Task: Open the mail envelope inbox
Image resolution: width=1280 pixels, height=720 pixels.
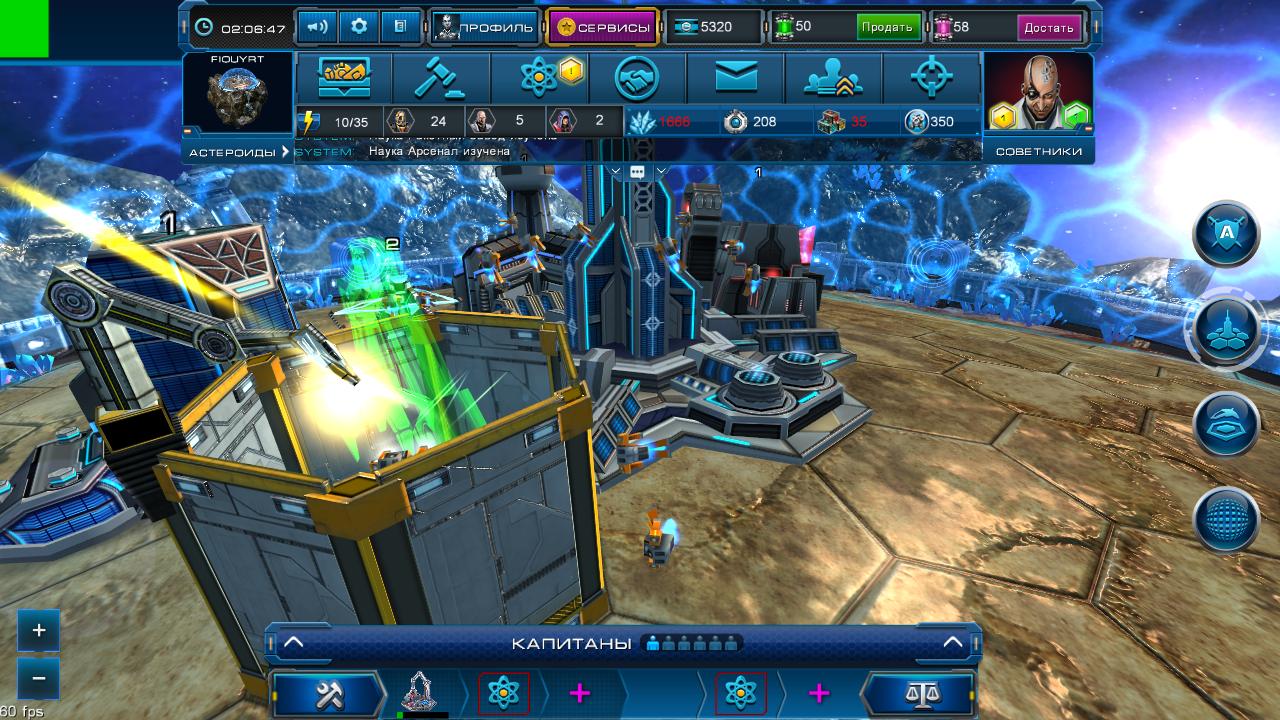Action: point(735,78)
